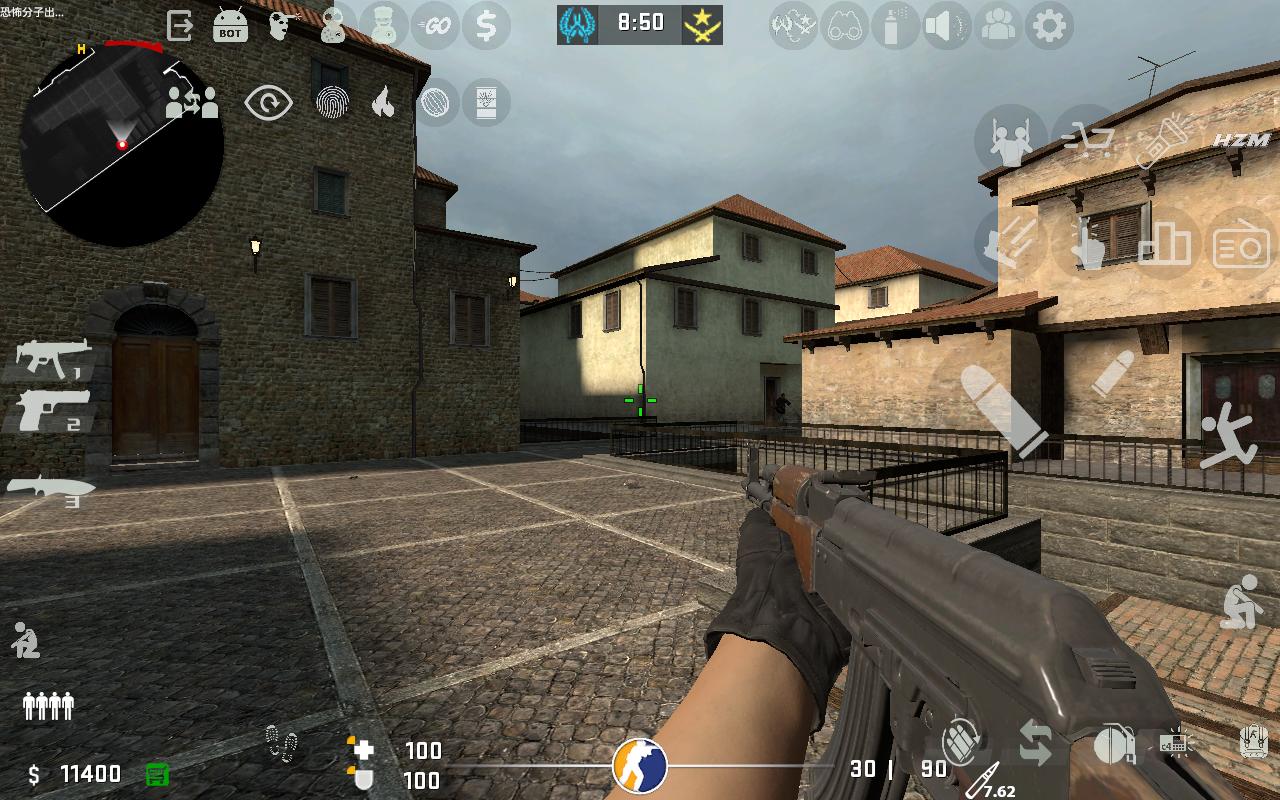This screenshot has width=1280, height=800.
Task: Open the settings gear
Action: 1049,26
